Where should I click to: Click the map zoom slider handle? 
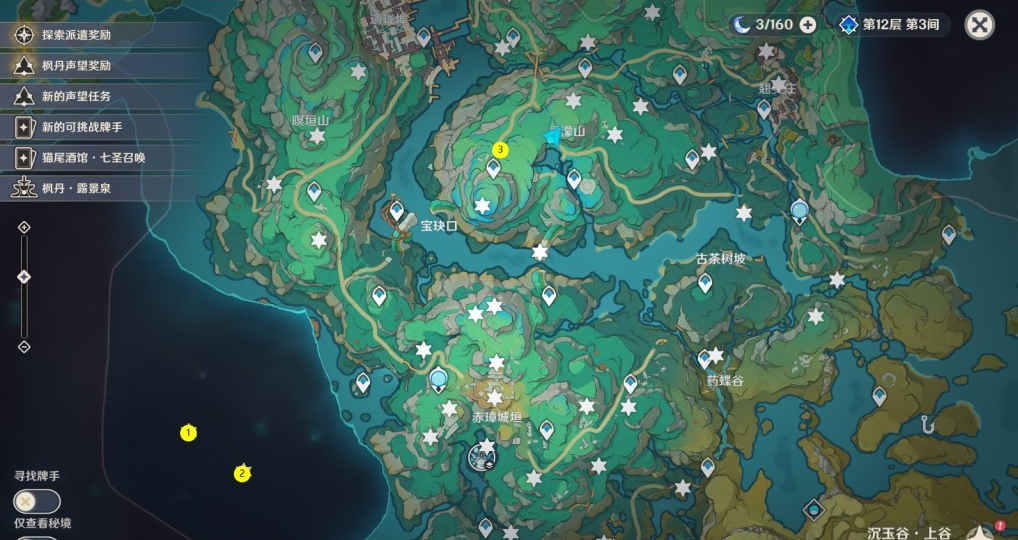(x=24, y=277)
